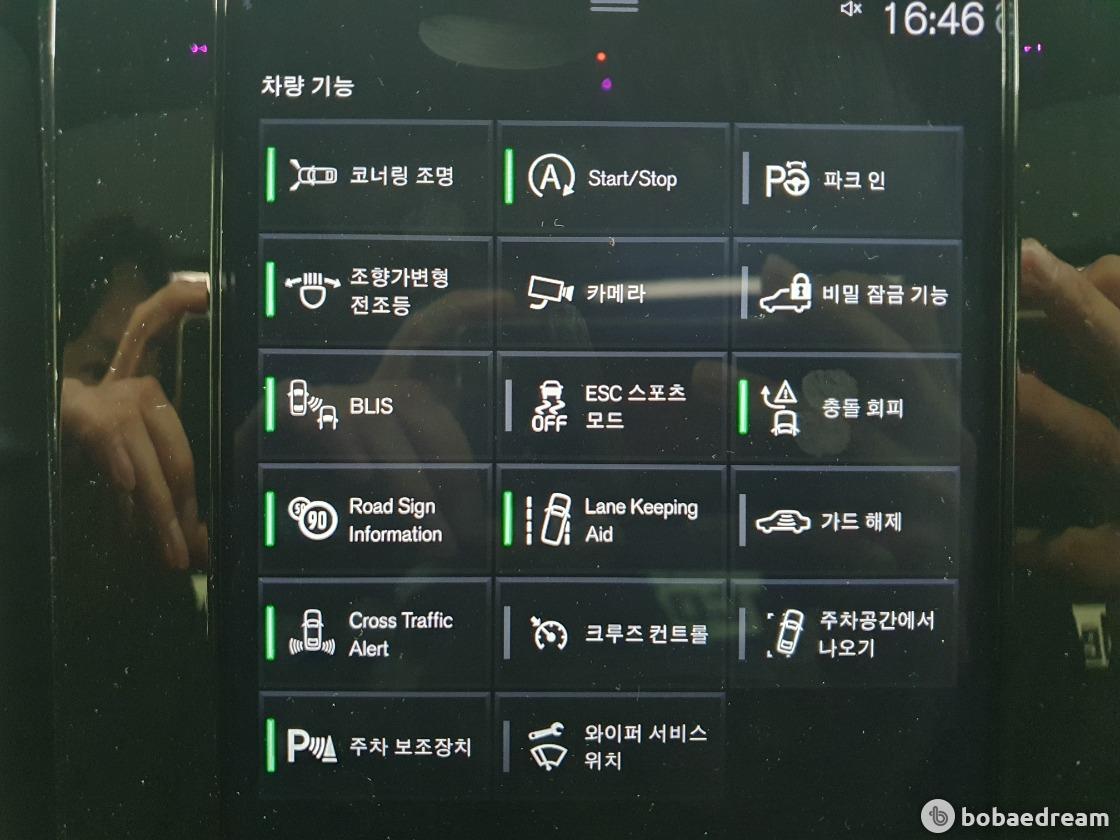Screen dimensions: 1120x840
Task: Toggle the 조향가변형 전조등 headlight tile
Action: [x=376, y=291]
